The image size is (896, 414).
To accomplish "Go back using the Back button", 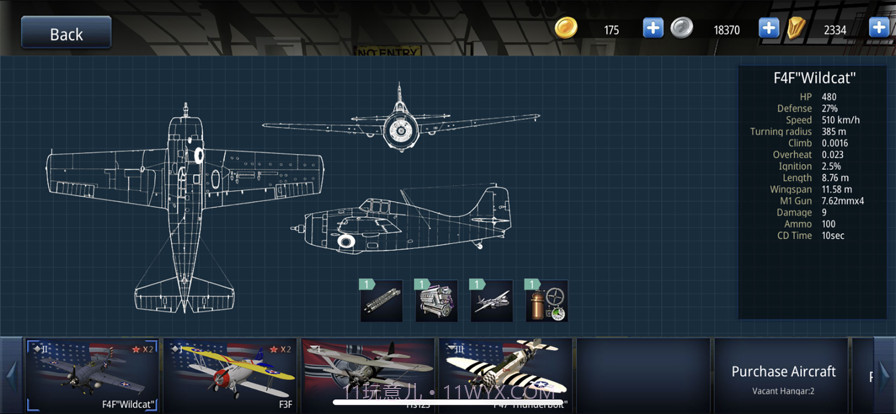I will 66,33.
